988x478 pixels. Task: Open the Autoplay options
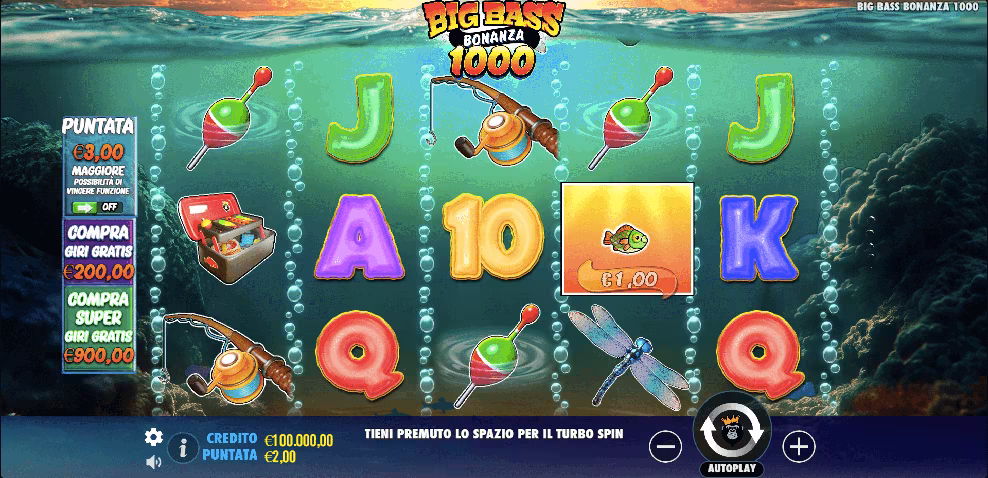coord(731,468)
